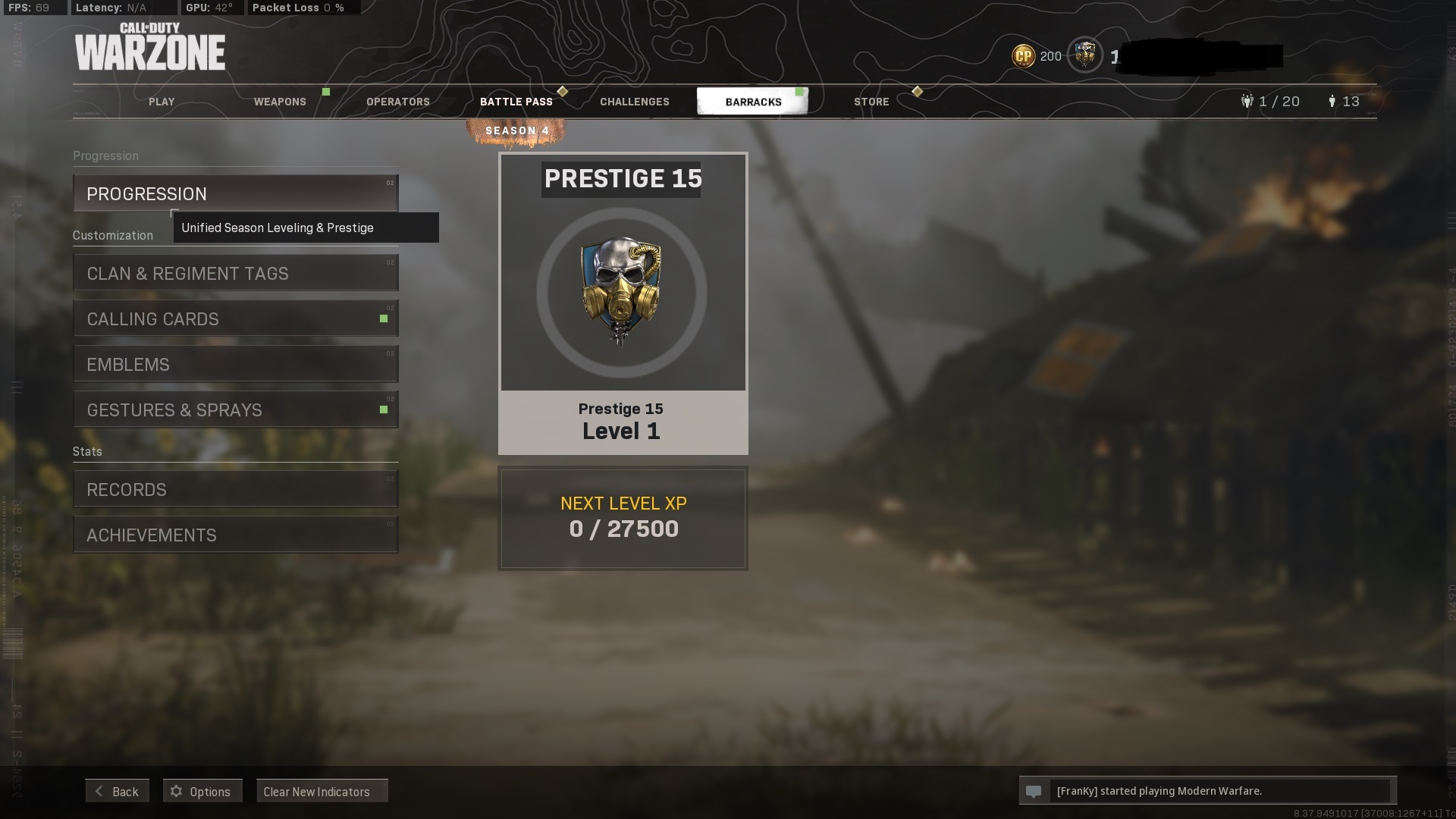Click the COD Points balance icon
The image size is (1456, 819).
click(1024, 56)
